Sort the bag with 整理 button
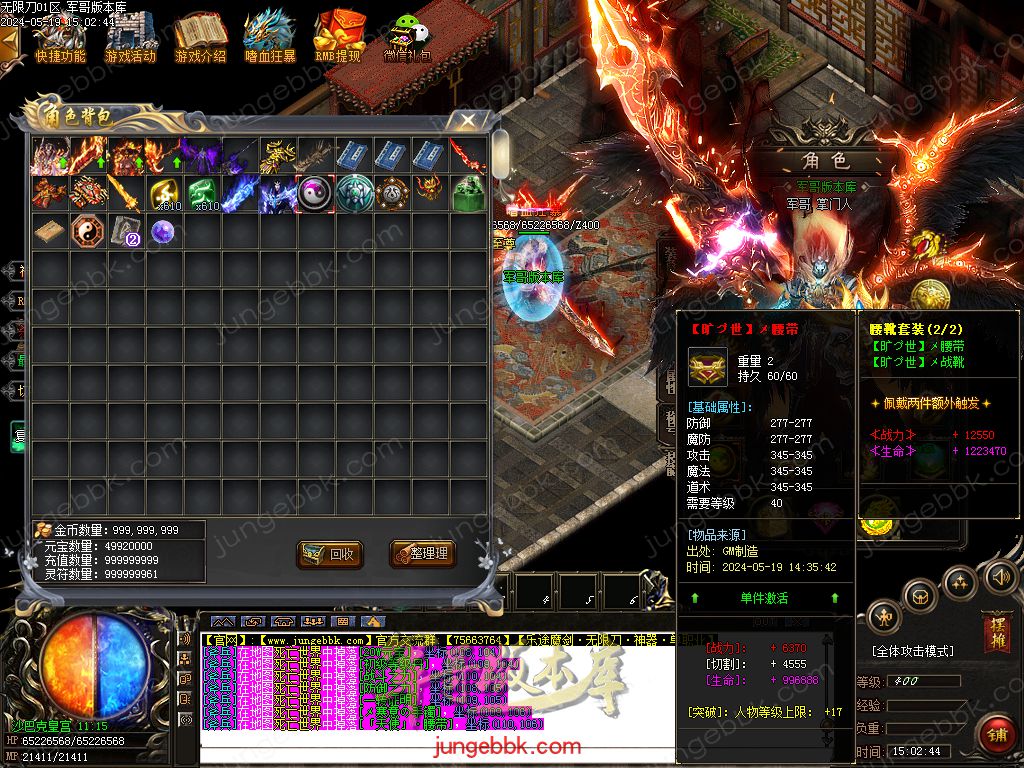This screenshot has width=1024, height=768. click(420, 554)
